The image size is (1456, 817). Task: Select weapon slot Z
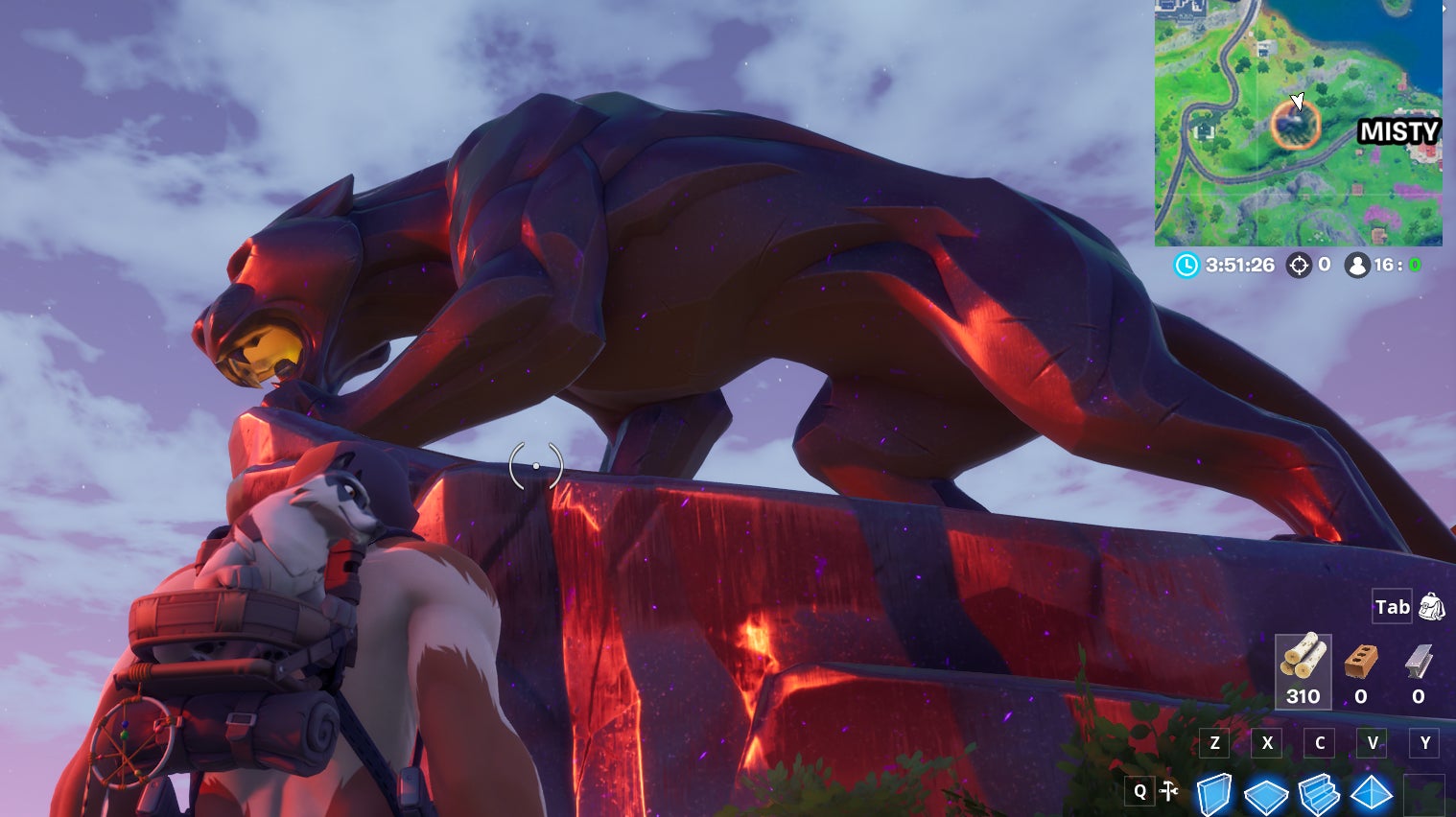(1214, 743)
